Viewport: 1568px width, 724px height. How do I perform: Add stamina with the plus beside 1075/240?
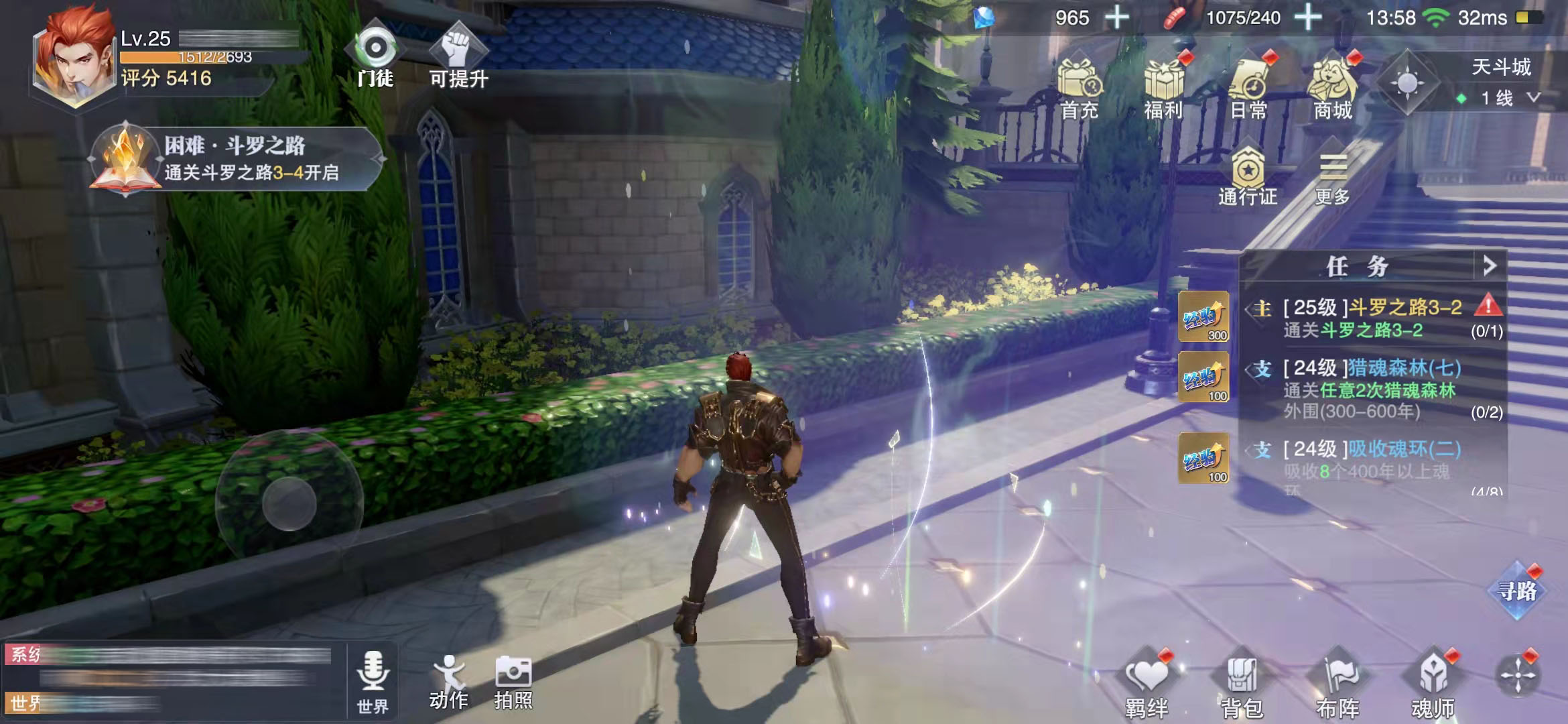pos(1307,17)
